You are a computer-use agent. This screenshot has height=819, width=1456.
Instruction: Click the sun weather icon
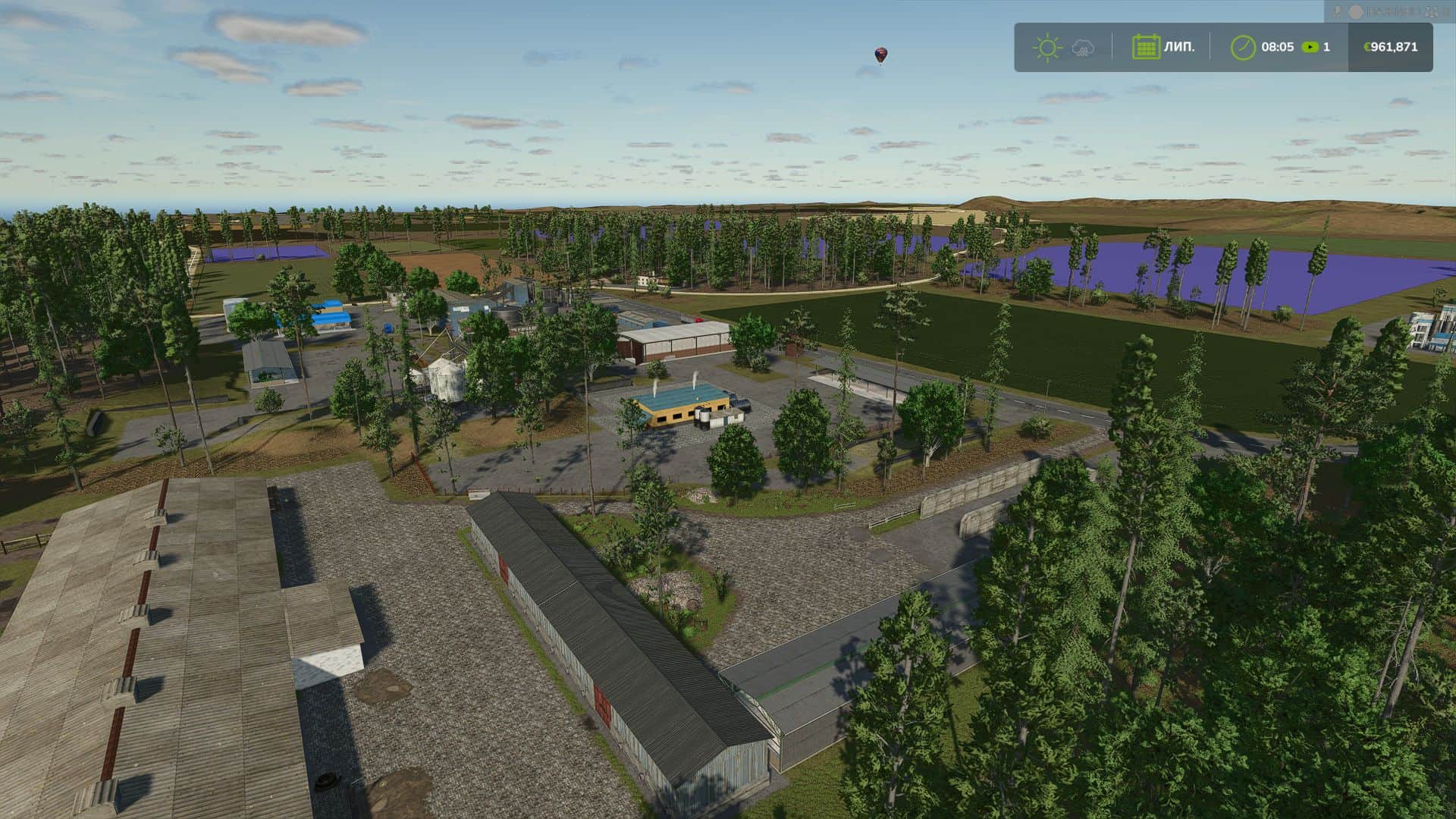1047,47
